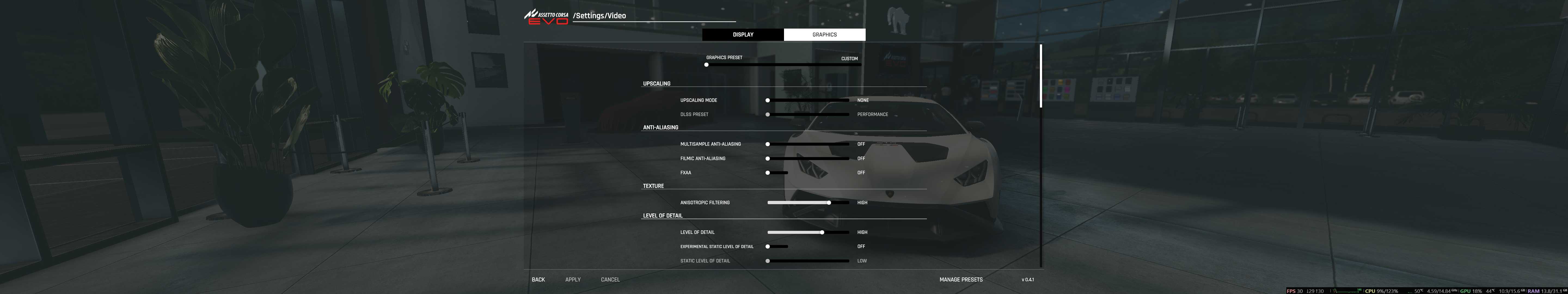The image size is (1568, 294).
Task: Select the Graphics tab
Action: pyautogui.click(x=824, y=35)
